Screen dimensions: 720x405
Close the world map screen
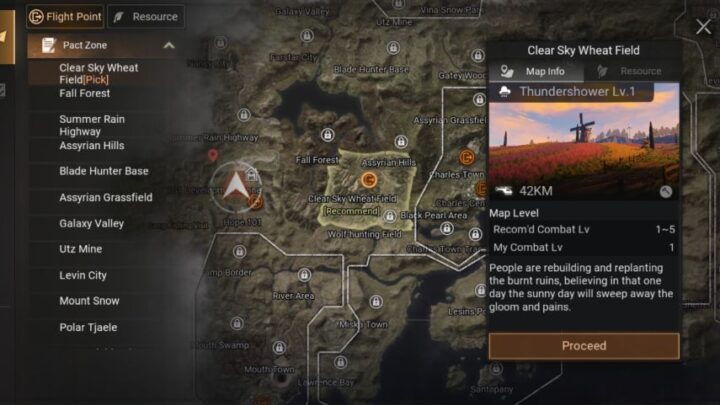point(703,28)
